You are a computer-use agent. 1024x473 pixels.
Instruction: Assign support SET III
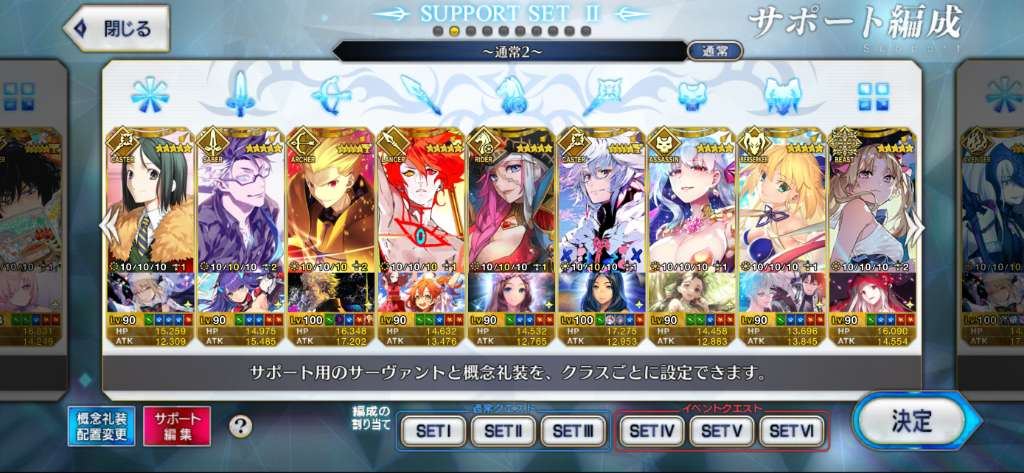point(573,431)
